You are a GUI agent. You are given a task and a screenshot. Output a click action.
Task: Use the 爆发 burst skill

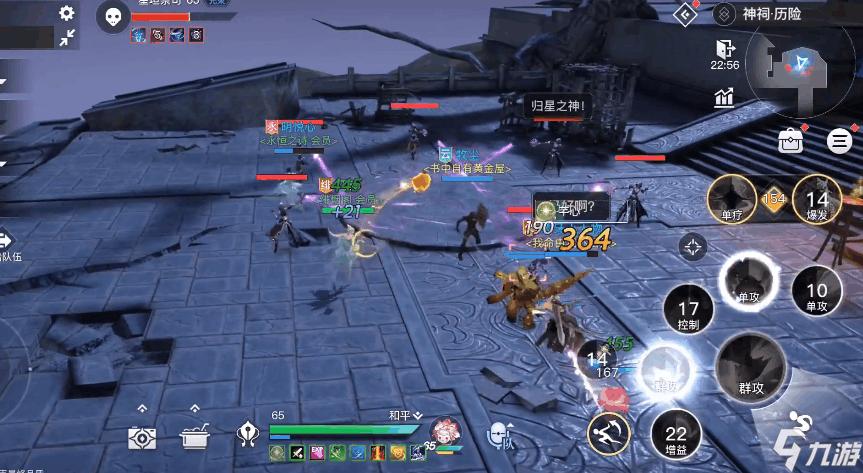tap(816, 195)
